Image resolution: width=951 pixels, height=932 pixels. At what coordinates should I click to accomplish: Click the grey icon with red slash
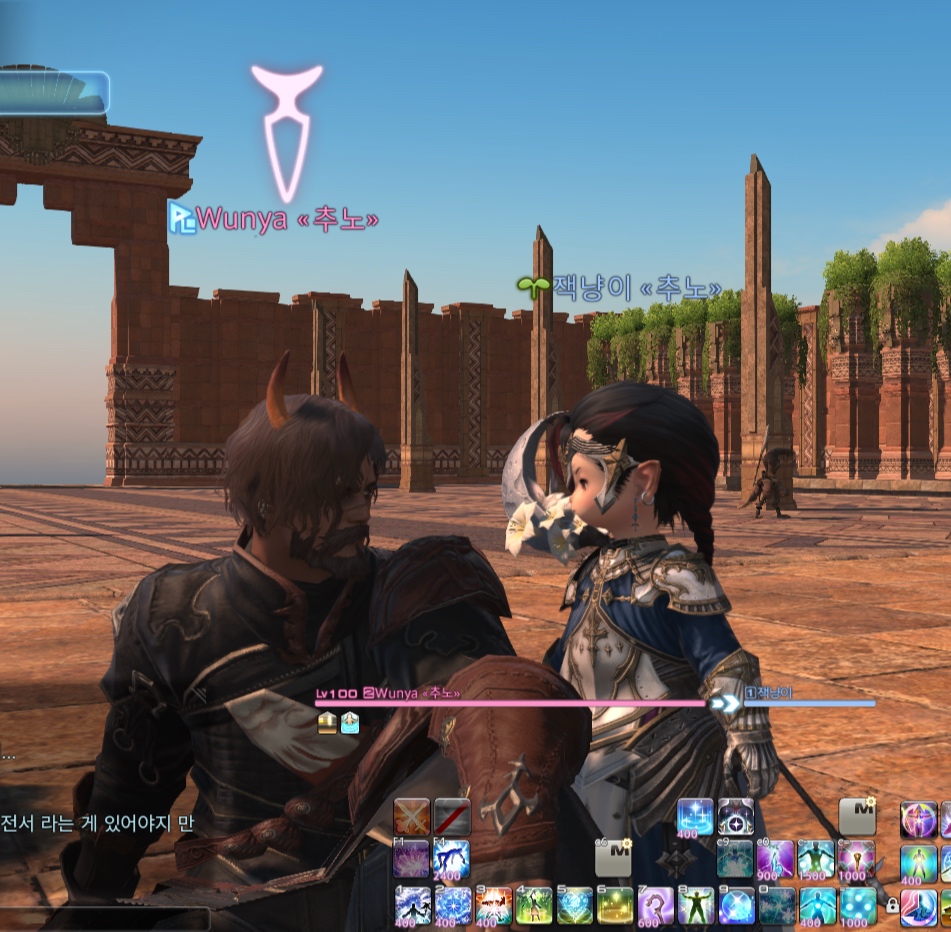pyautogui.click(x=452, y=817)
